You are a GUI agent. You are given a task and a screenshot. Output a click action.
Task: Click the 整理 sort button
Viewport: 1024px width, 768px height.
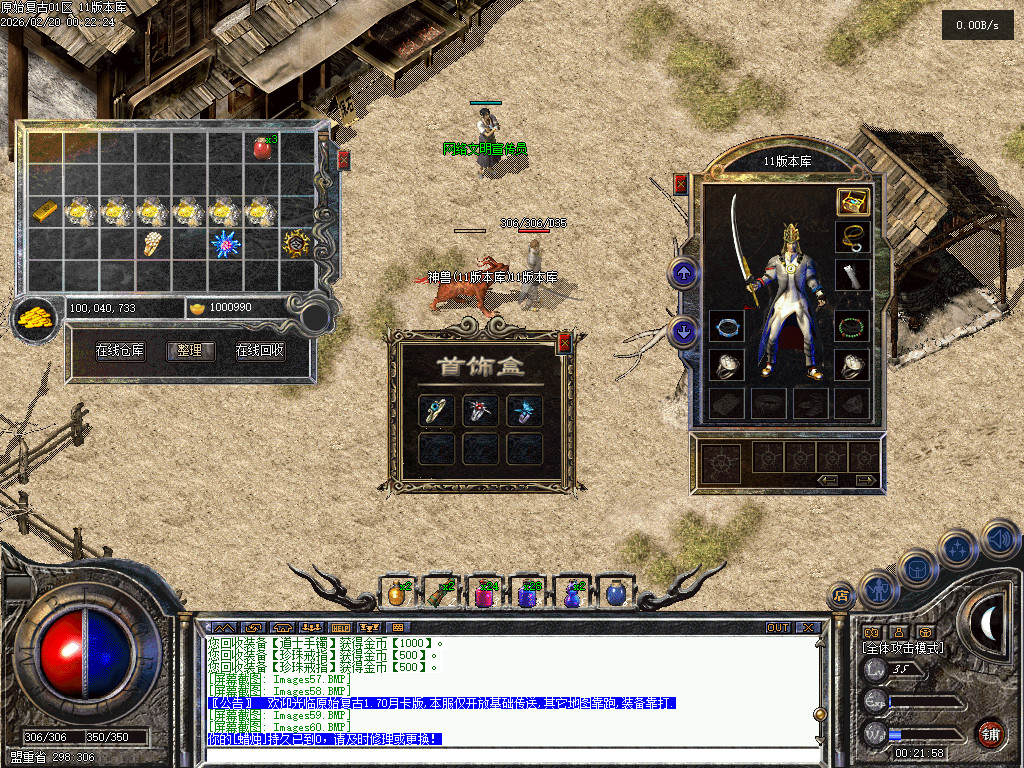pyautogui.click(x=190, y=351)
